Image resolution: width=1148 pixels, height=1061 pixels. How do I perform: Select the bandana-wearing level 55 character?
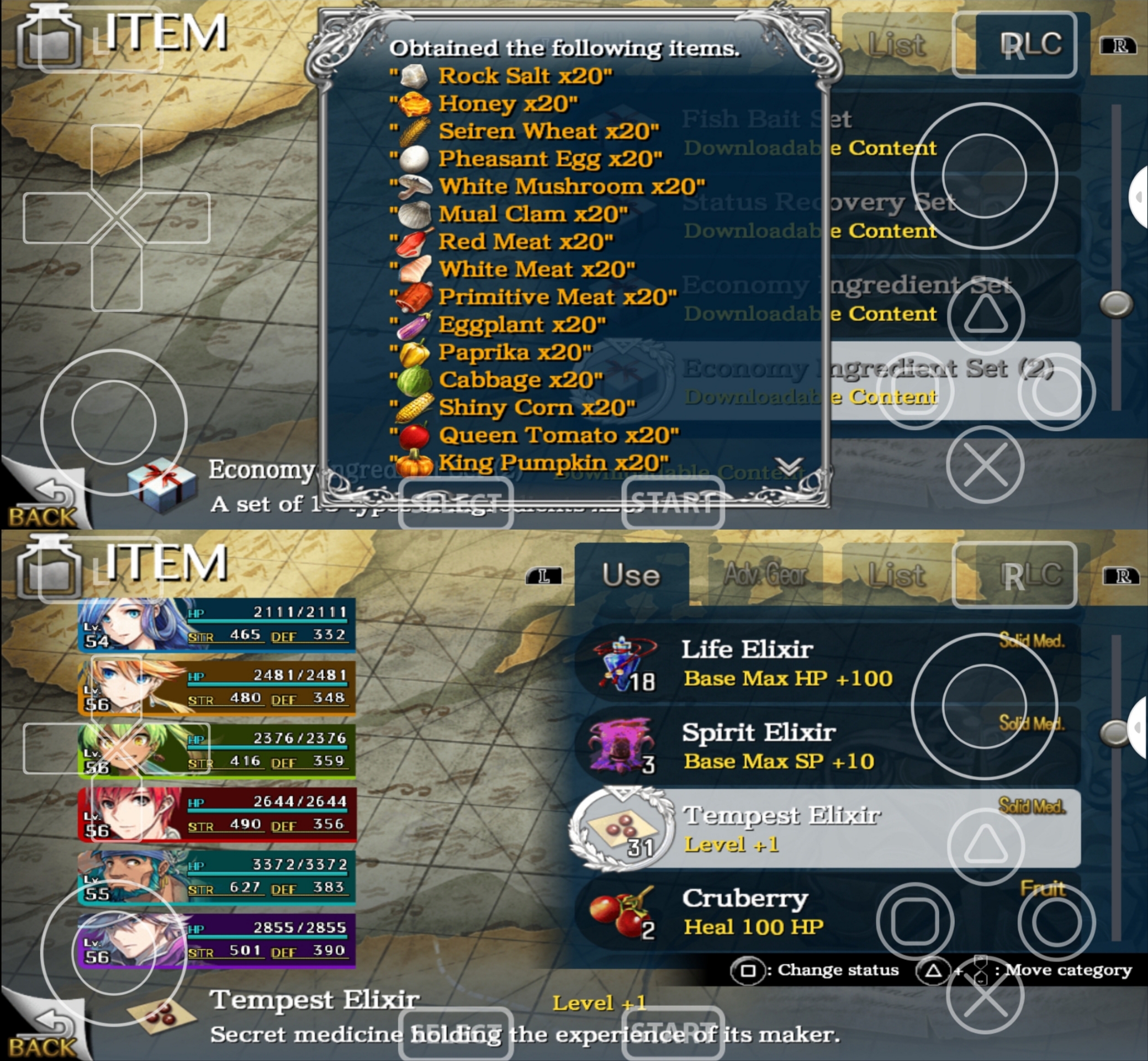pyautogui.click(x=216, y=877)
